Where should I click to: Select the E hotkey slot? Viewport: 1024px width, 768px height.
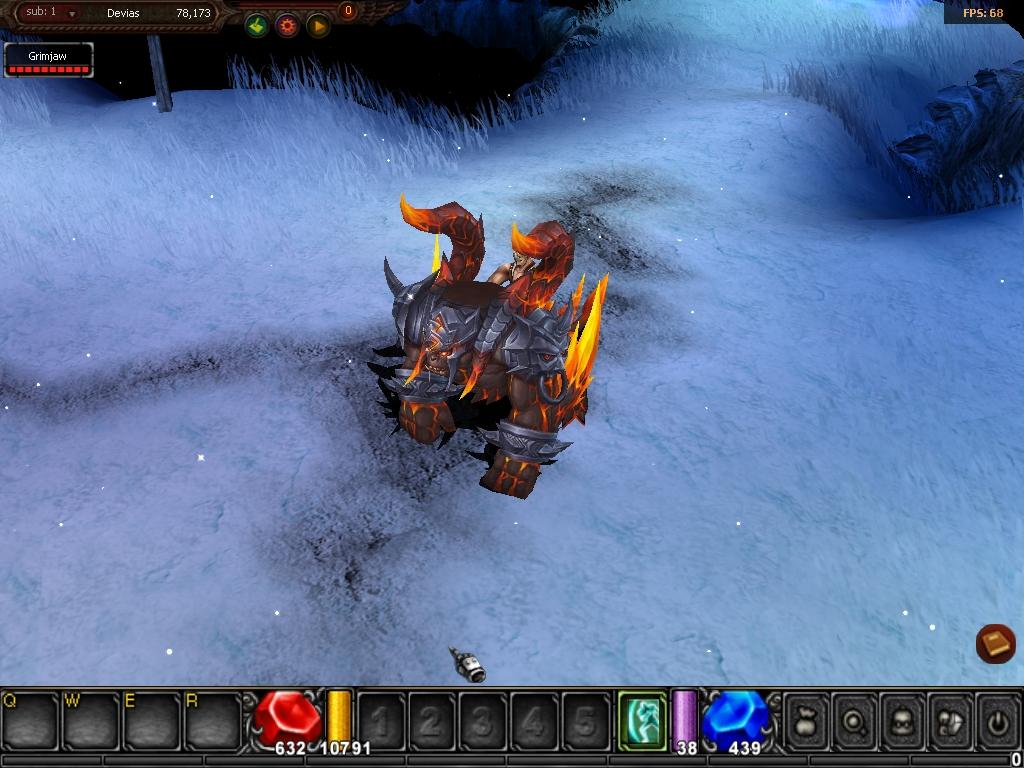coord(152,719)
